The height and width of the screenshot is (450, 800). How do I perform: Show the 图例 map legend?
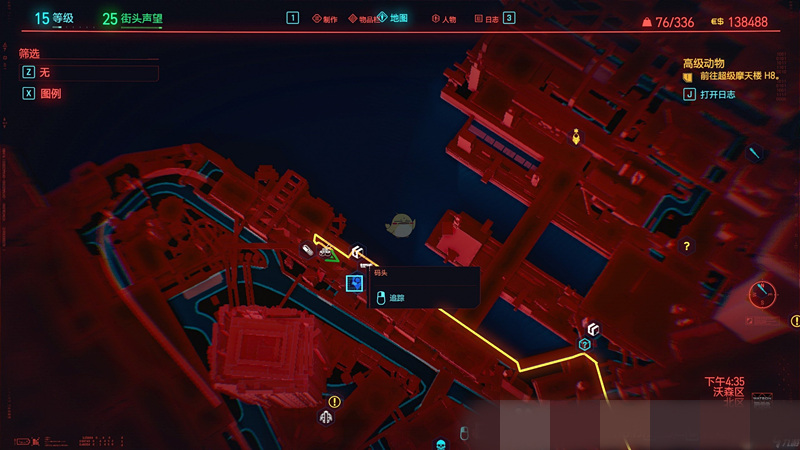(x=50, y=94)
